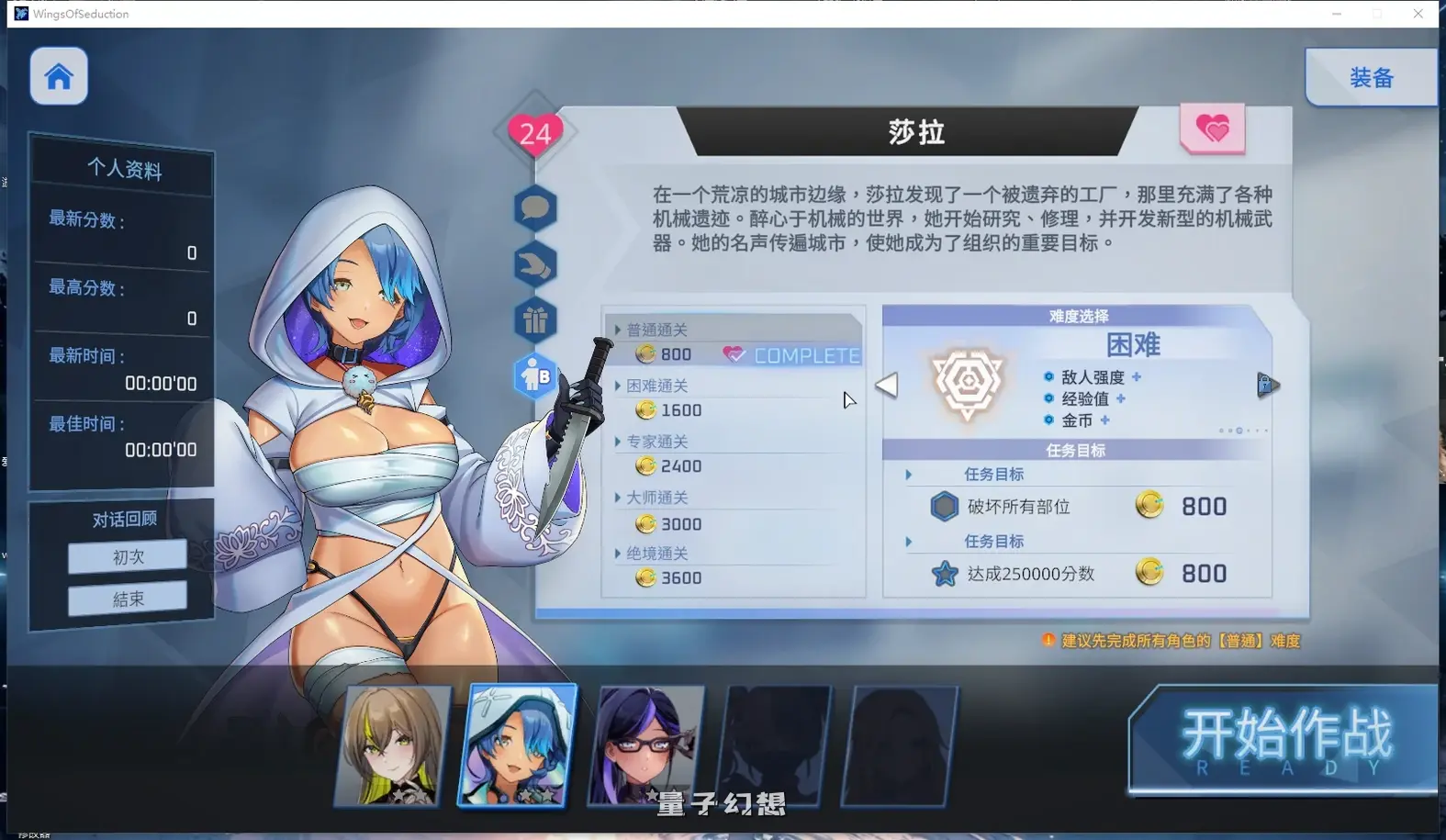Open the chat bubble icon beside Sara
The image size is (1446, 840).
tap(533, 208)
